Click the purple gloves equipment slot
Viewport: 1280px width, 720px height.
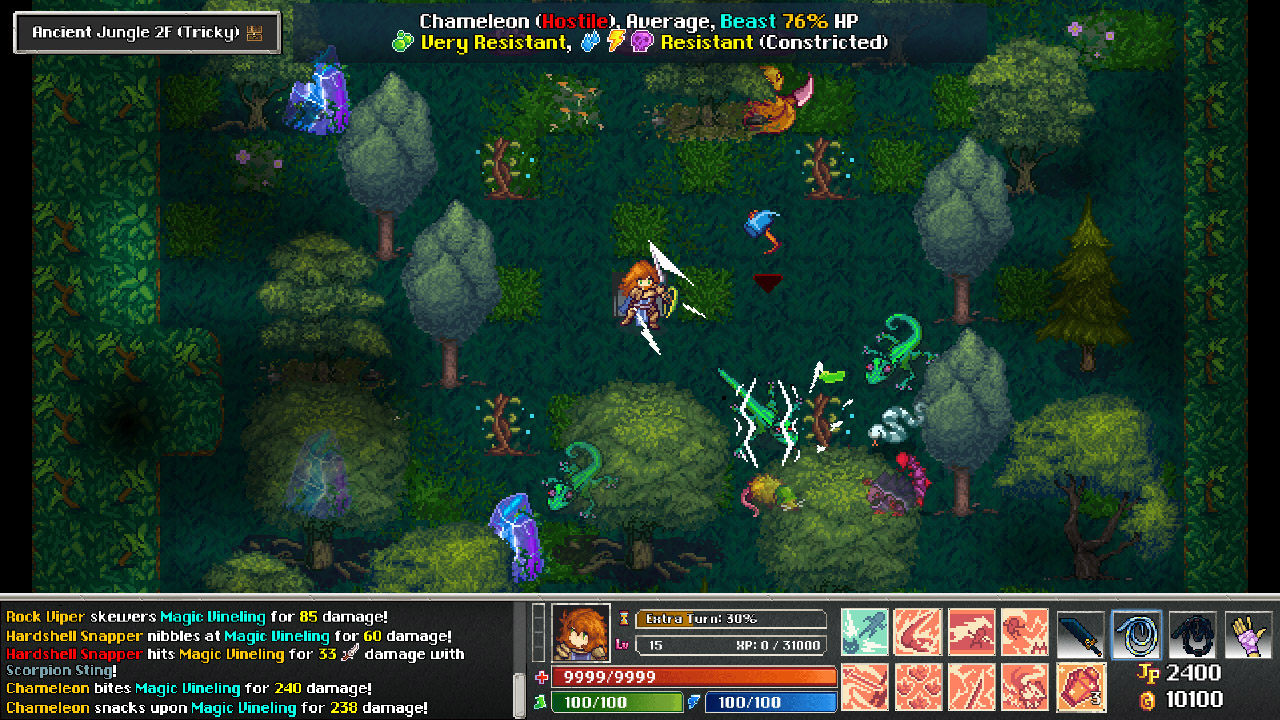[1246, 632]
